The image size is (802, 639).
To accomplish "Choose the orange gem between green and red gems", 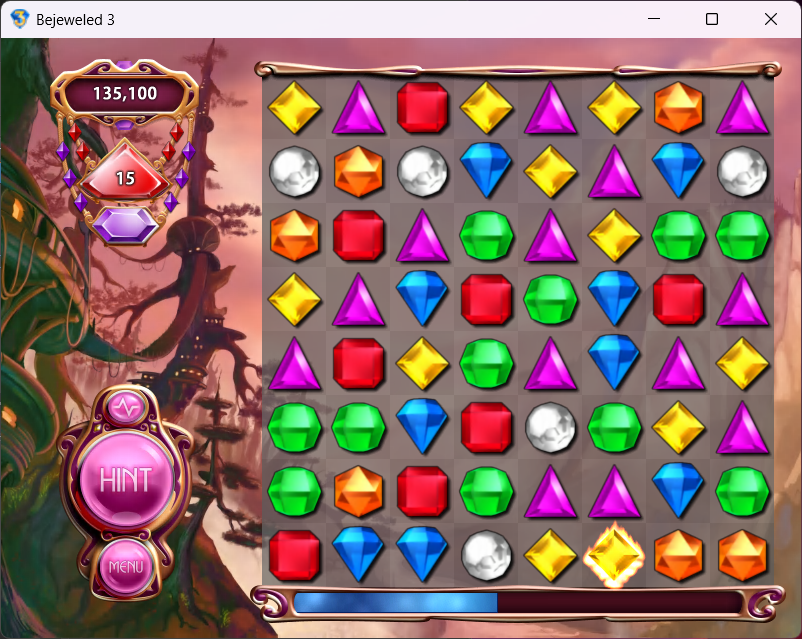I will tap(358, 490).
